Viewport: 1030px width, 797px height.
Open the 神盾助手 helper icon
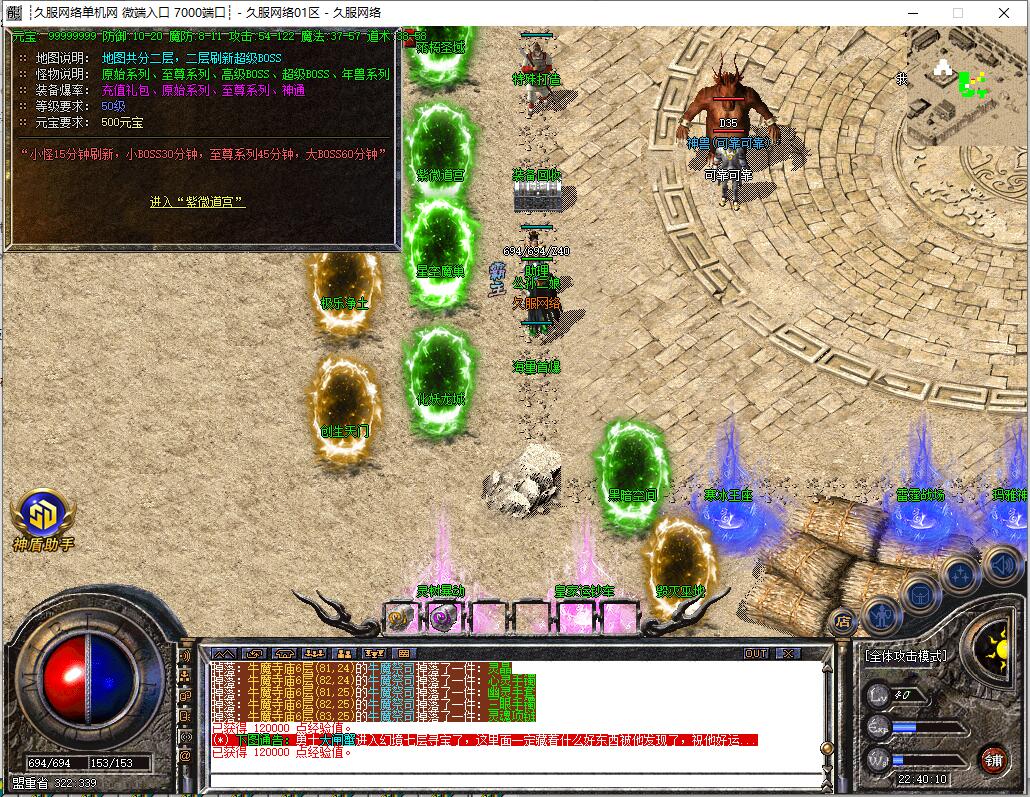[42, 515]
